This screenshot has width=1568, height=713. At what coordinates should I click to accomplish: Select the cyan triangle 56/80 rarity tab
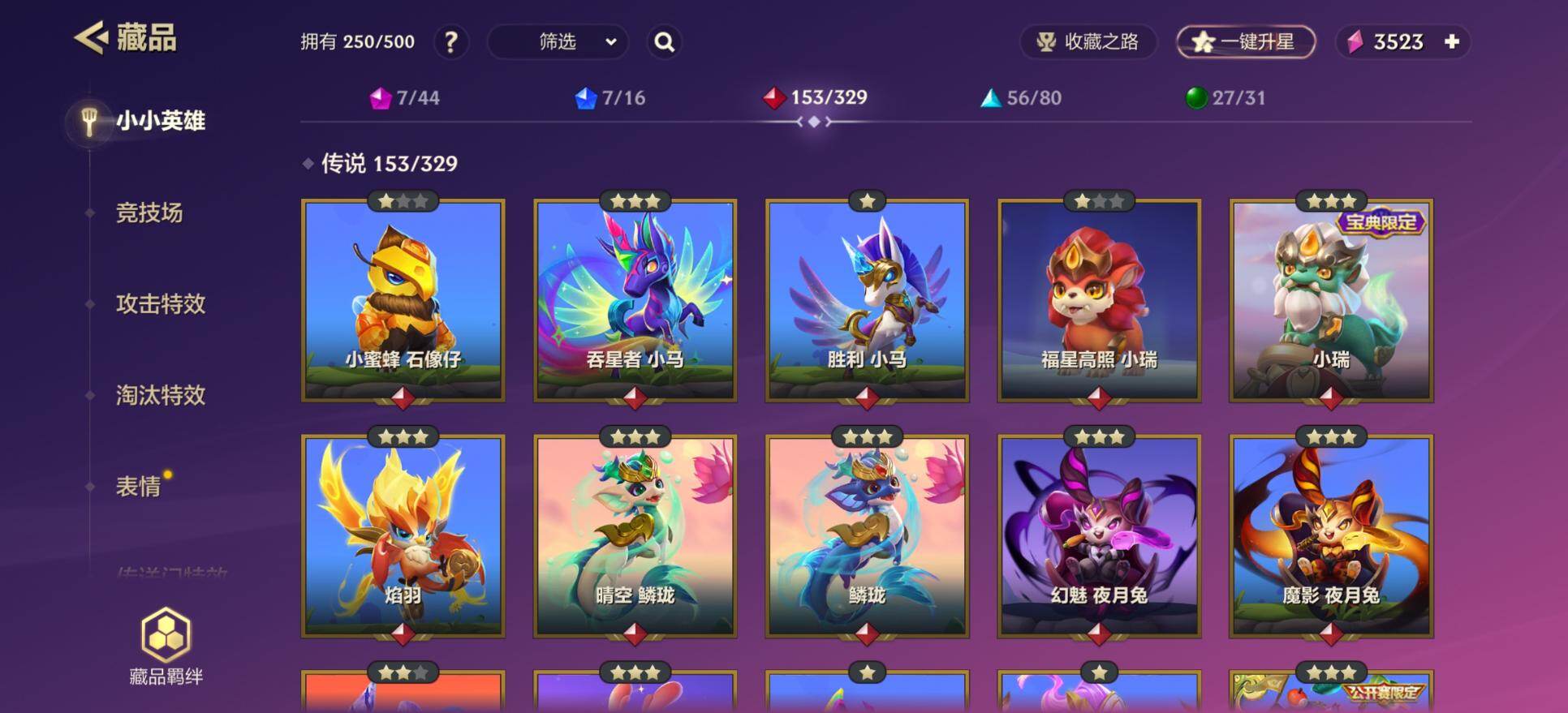[1021, 98]
